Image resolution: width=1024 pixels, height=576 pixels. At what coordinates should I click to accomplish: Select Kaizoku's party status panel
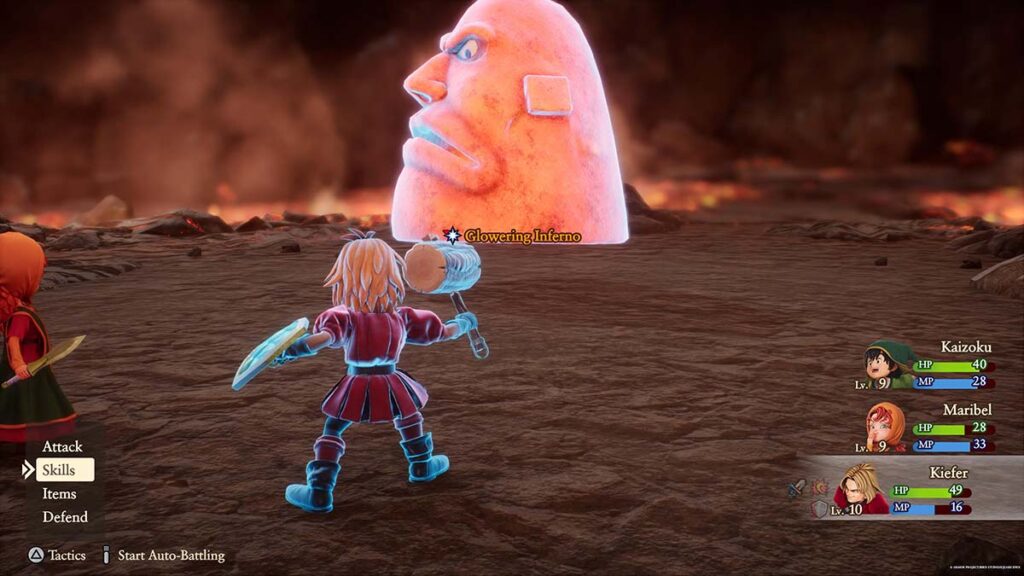click(926, 366)
